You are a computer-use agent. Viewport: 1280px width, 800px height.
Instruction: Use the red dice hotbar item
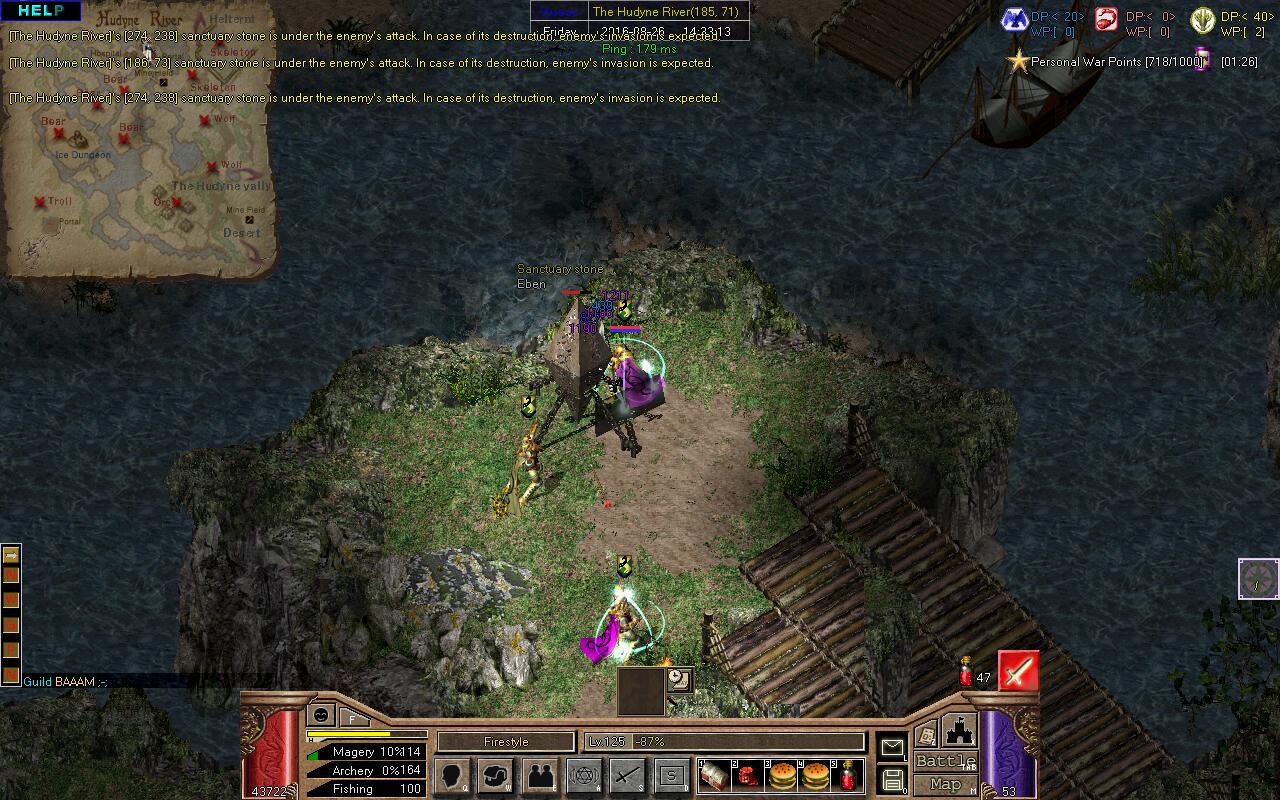(x=748, y=775)
